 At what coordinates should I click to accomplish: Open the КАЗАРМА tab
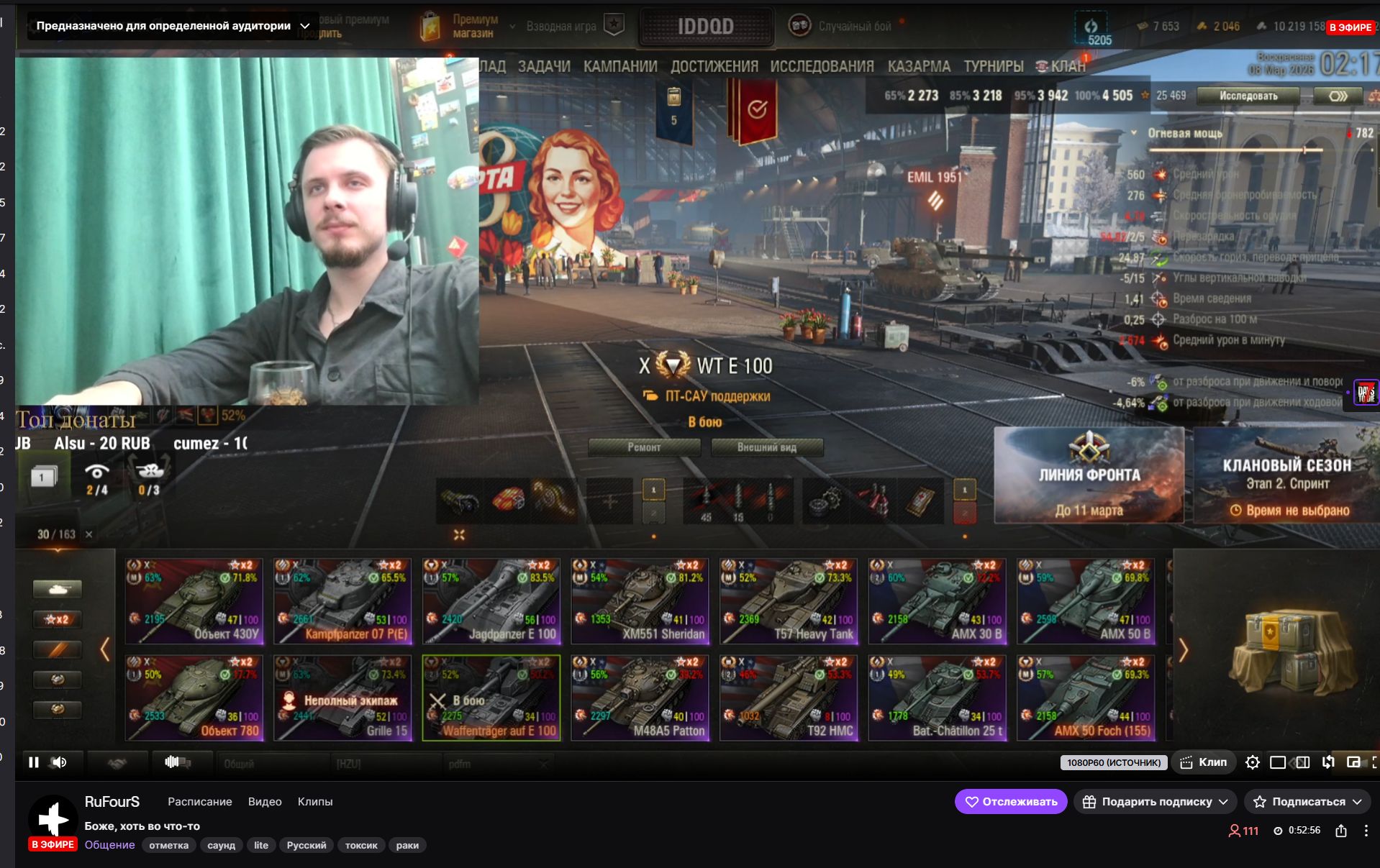tap(919, 67)
